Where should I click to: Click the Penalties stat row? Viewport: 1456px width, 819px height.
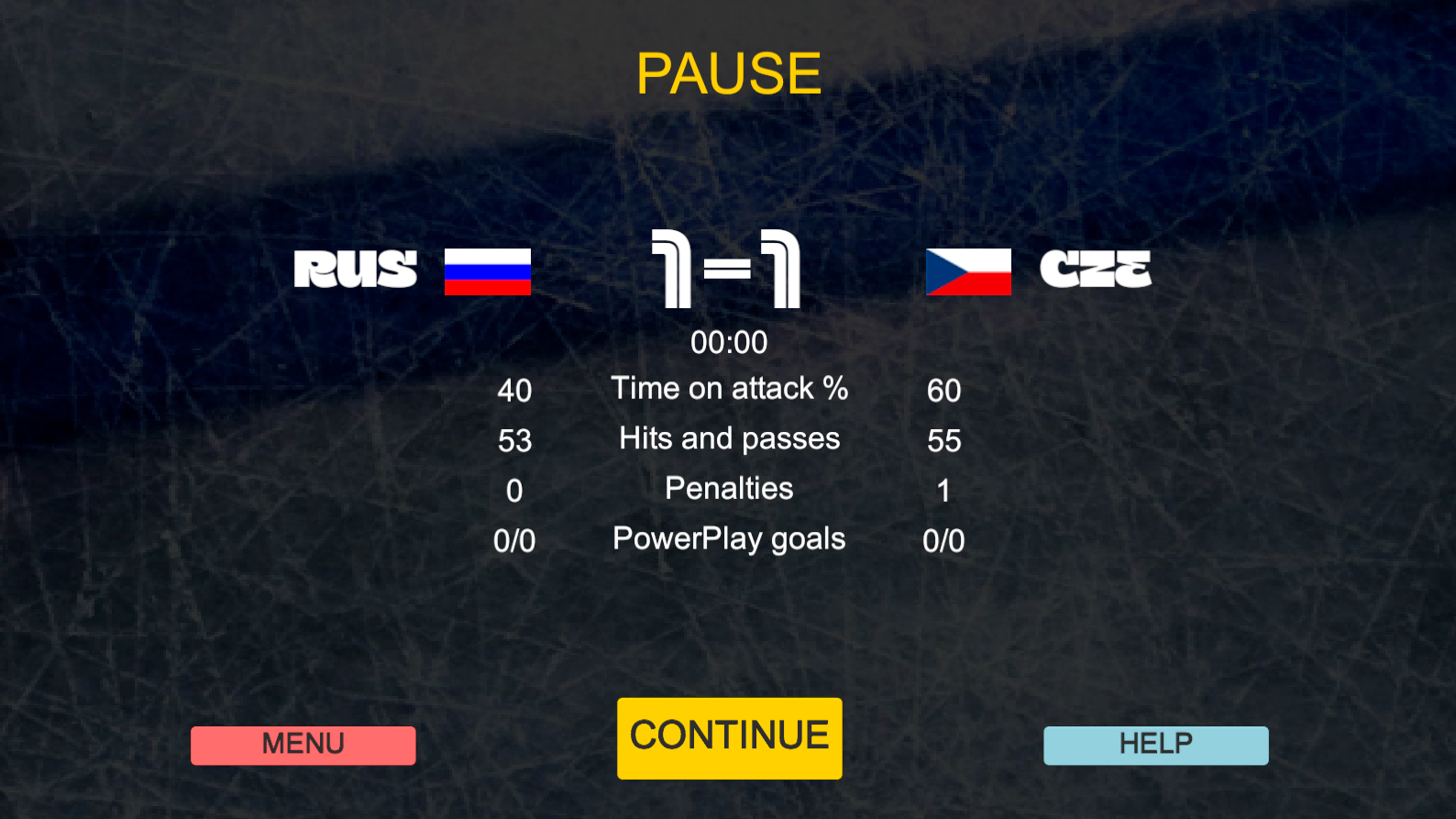(729, 488)
